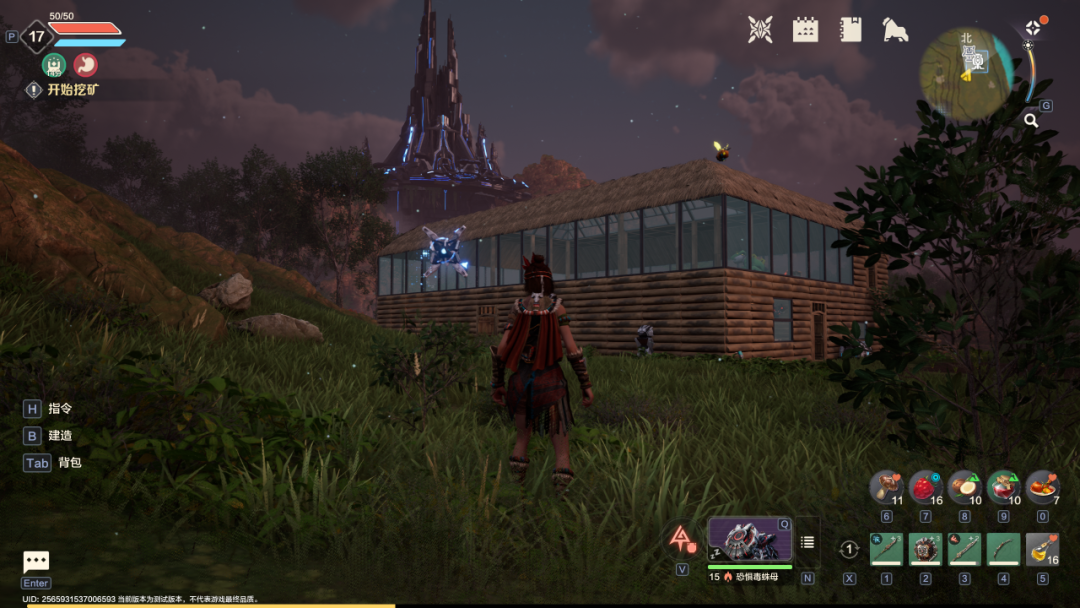Viewport: 1080px width, 608px height.
Task: Click the red stomach hunger status icon
Action: 86,64
